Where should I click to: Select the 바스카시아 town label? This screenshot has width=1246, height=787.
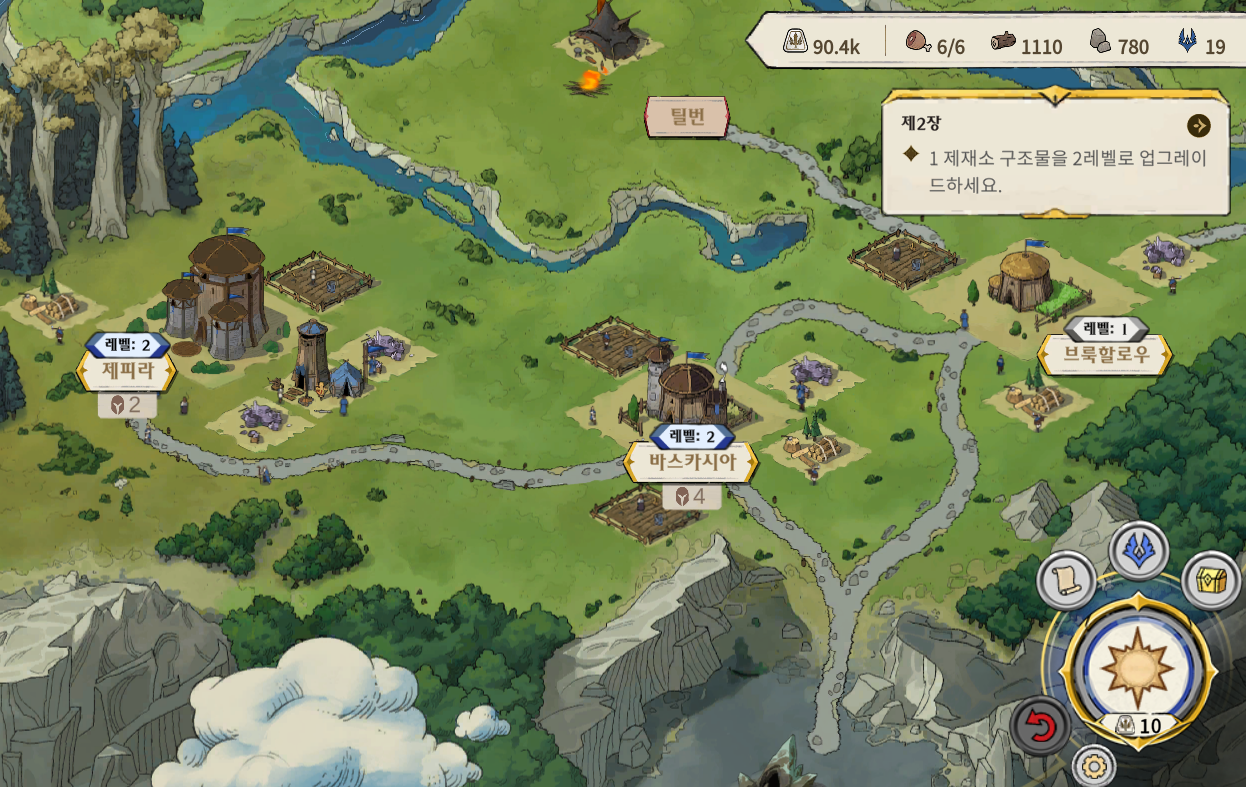point(691,463)
